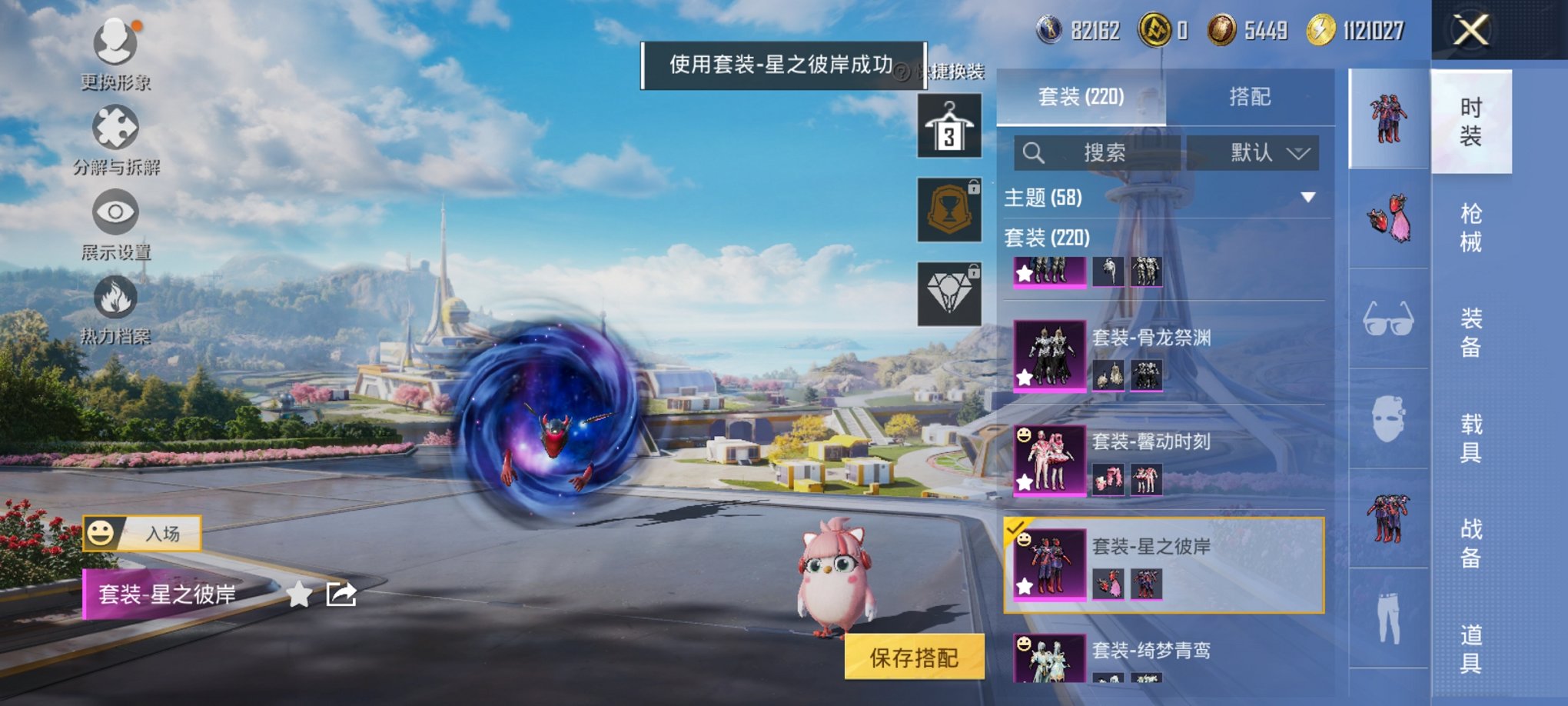
Task: Click the hanger quick-outfit icon showing 3
Action: click(950, 124)
